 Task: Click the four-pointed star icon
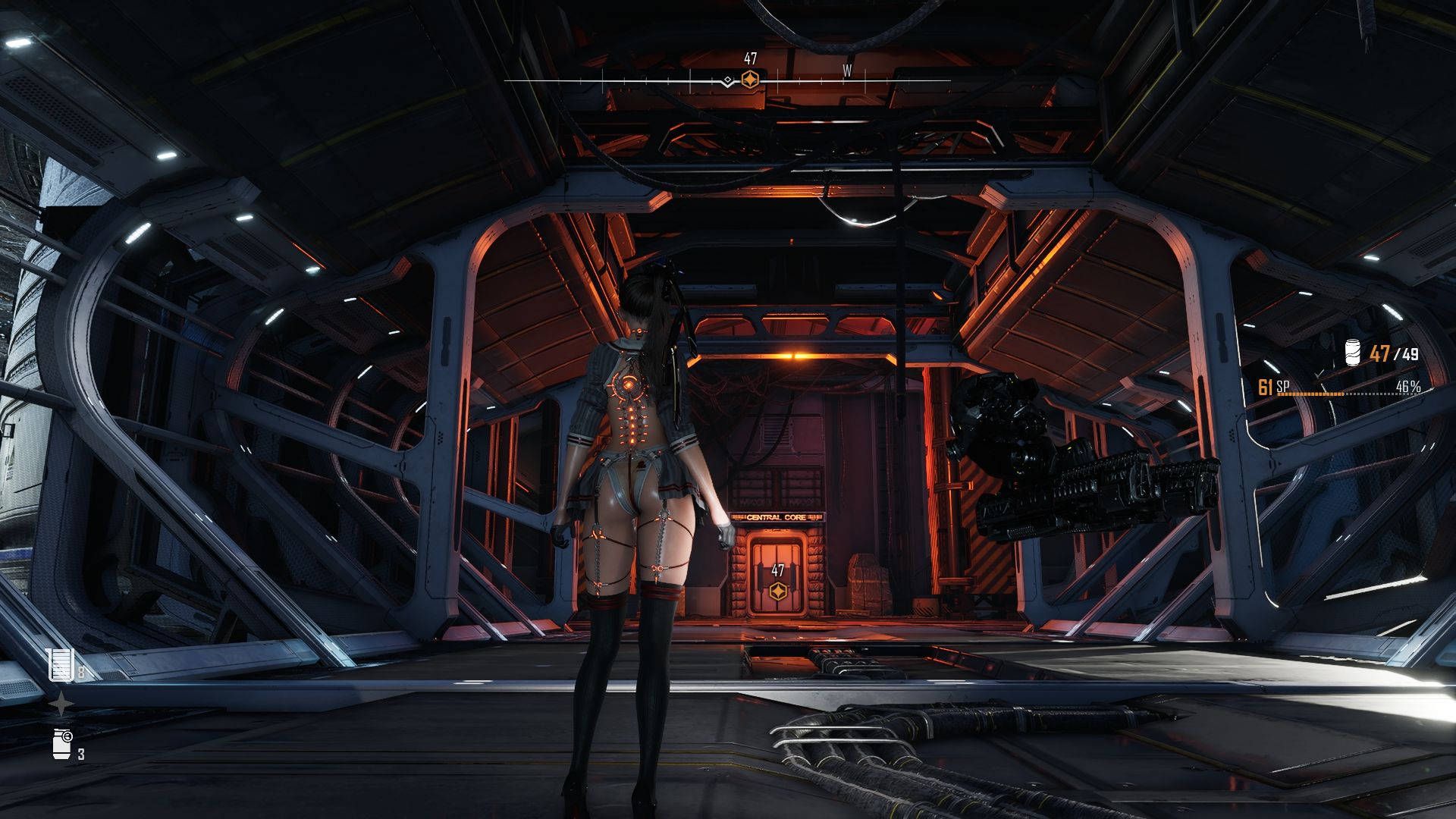61,705
